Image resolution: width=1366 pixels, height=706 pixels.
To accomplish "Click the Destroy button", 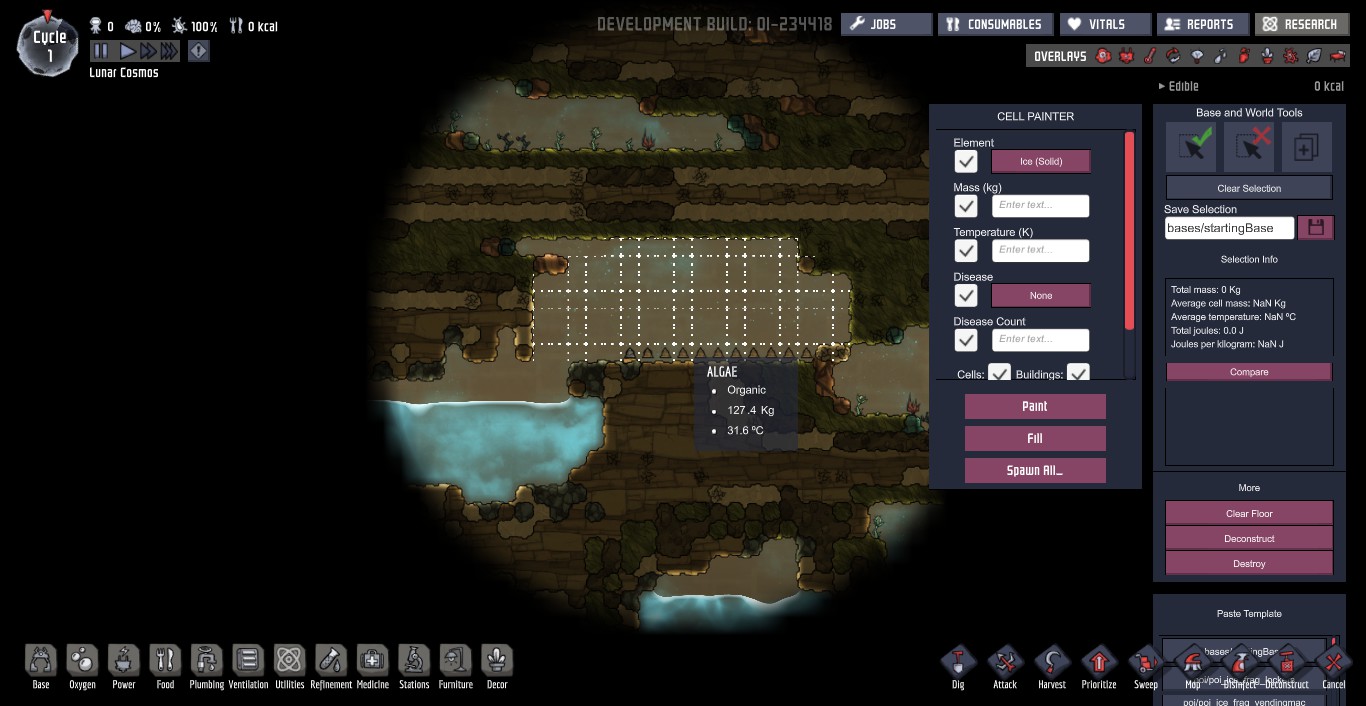I will [x=1249, y=564].
